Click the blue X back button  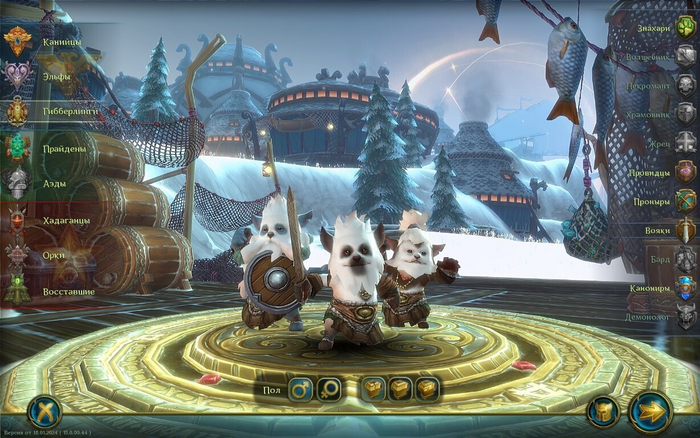pos(44,411)
